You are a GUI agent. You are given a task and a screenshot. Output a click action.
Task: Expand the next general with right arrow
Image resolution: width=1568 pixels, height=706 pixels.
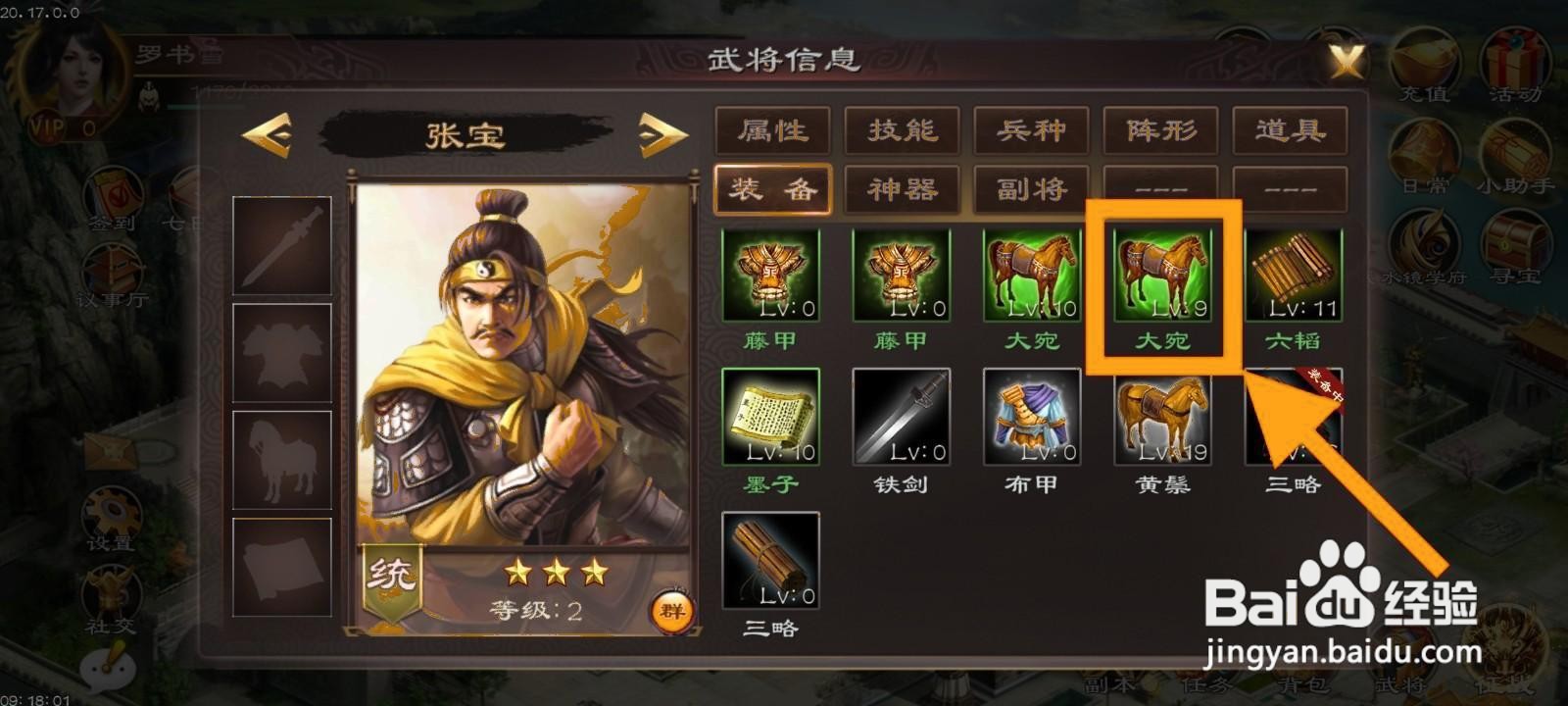[x=659, y=137]
